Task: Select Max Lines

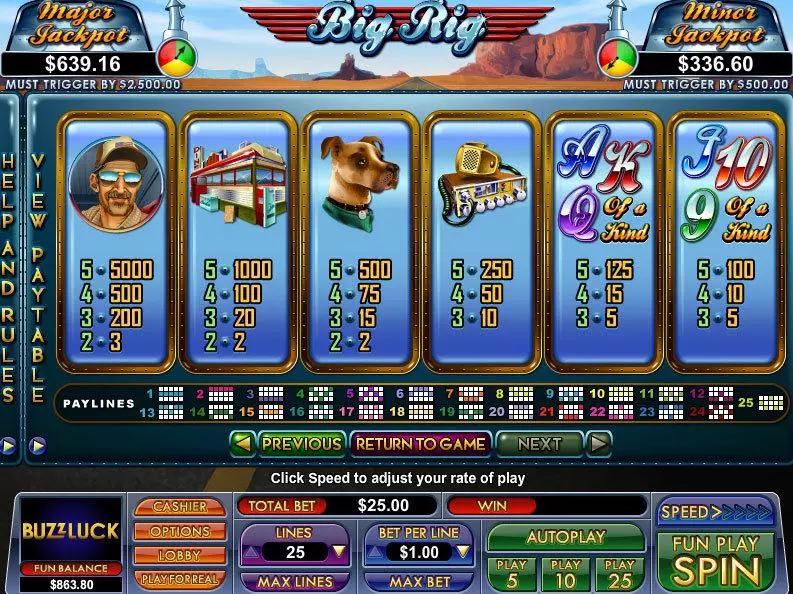Action: tap(294, 581)
